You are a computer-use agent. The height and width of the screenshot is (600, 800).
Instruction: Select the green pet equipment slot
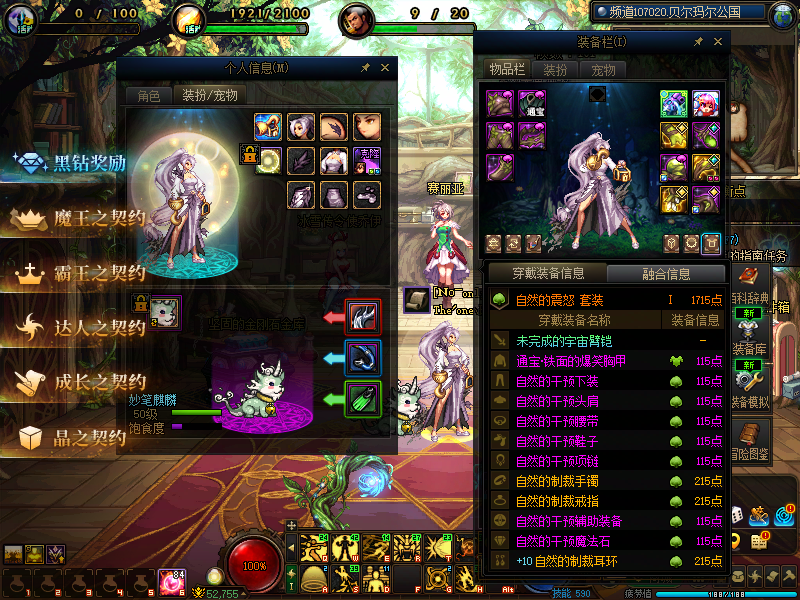tap(362, 398)
